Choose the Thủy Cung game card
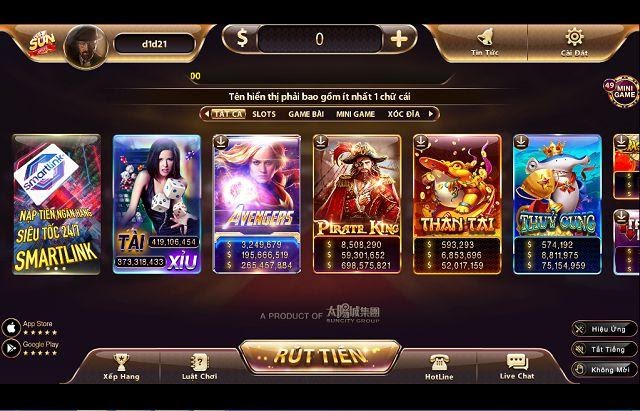The width and height of the screenshot is (640, 411). click(557, 204)
